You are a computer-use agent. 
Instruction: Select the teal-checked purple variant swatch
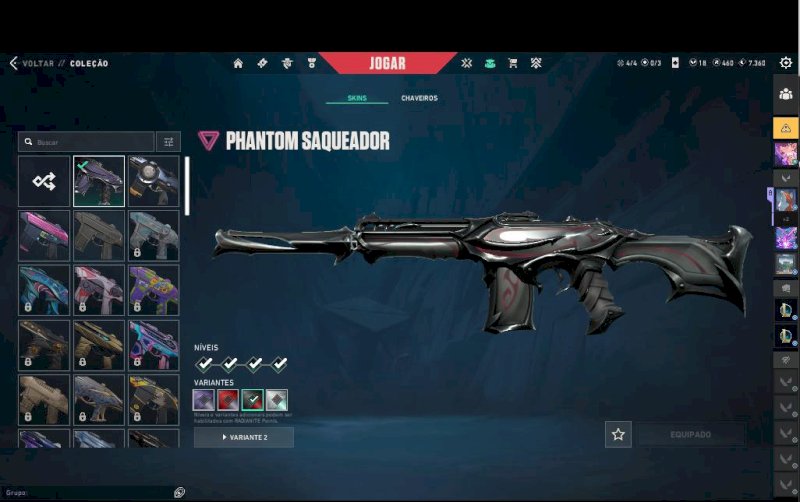[252, 401]
